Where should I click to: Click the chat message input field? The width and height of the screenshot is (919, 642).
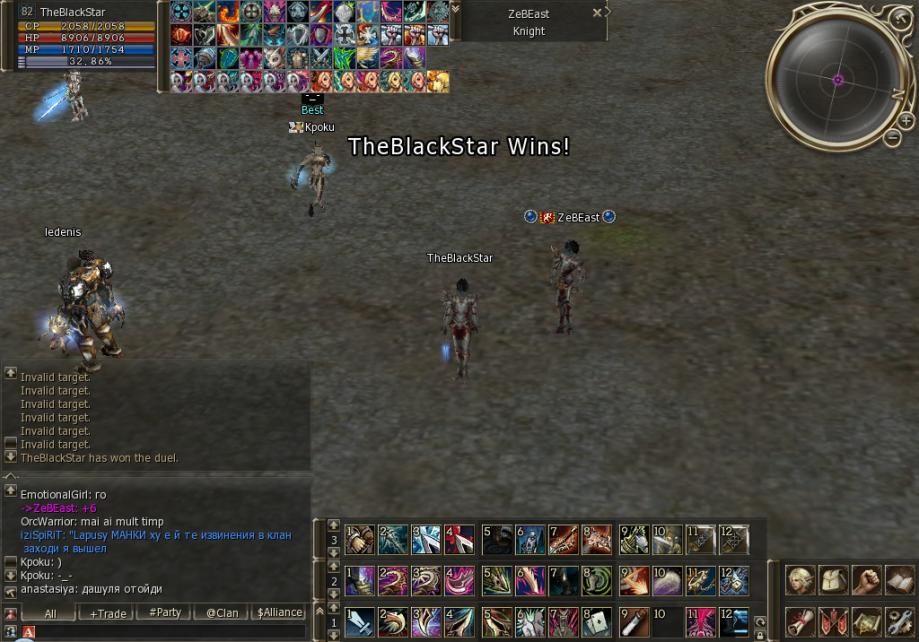pyautogui.click(x=160, y=632)
